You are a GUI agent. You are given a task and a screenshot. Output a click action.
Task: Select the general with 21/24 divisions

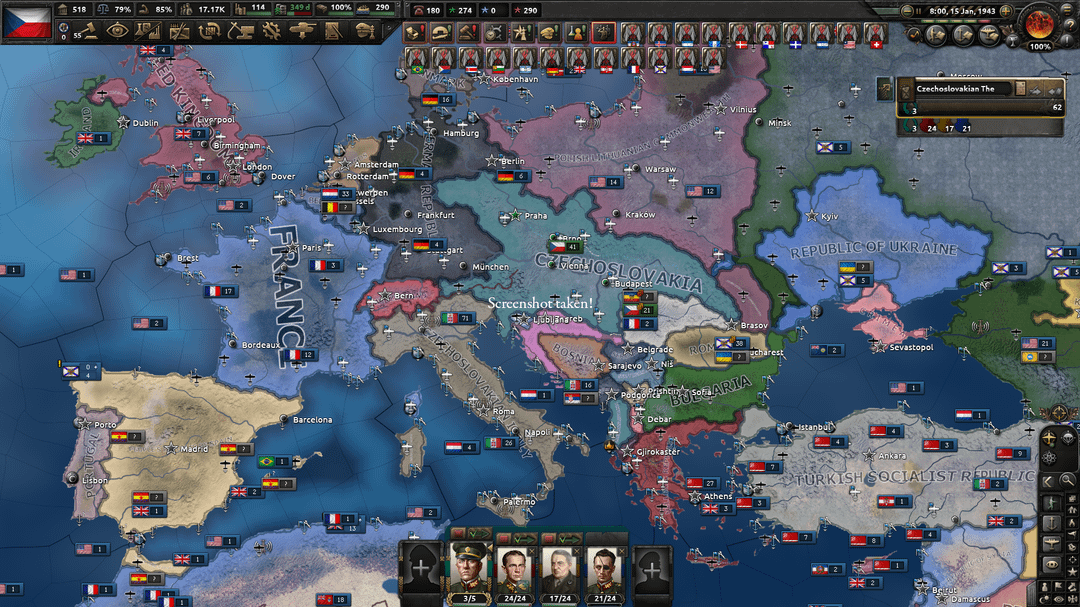pos(604,567)
